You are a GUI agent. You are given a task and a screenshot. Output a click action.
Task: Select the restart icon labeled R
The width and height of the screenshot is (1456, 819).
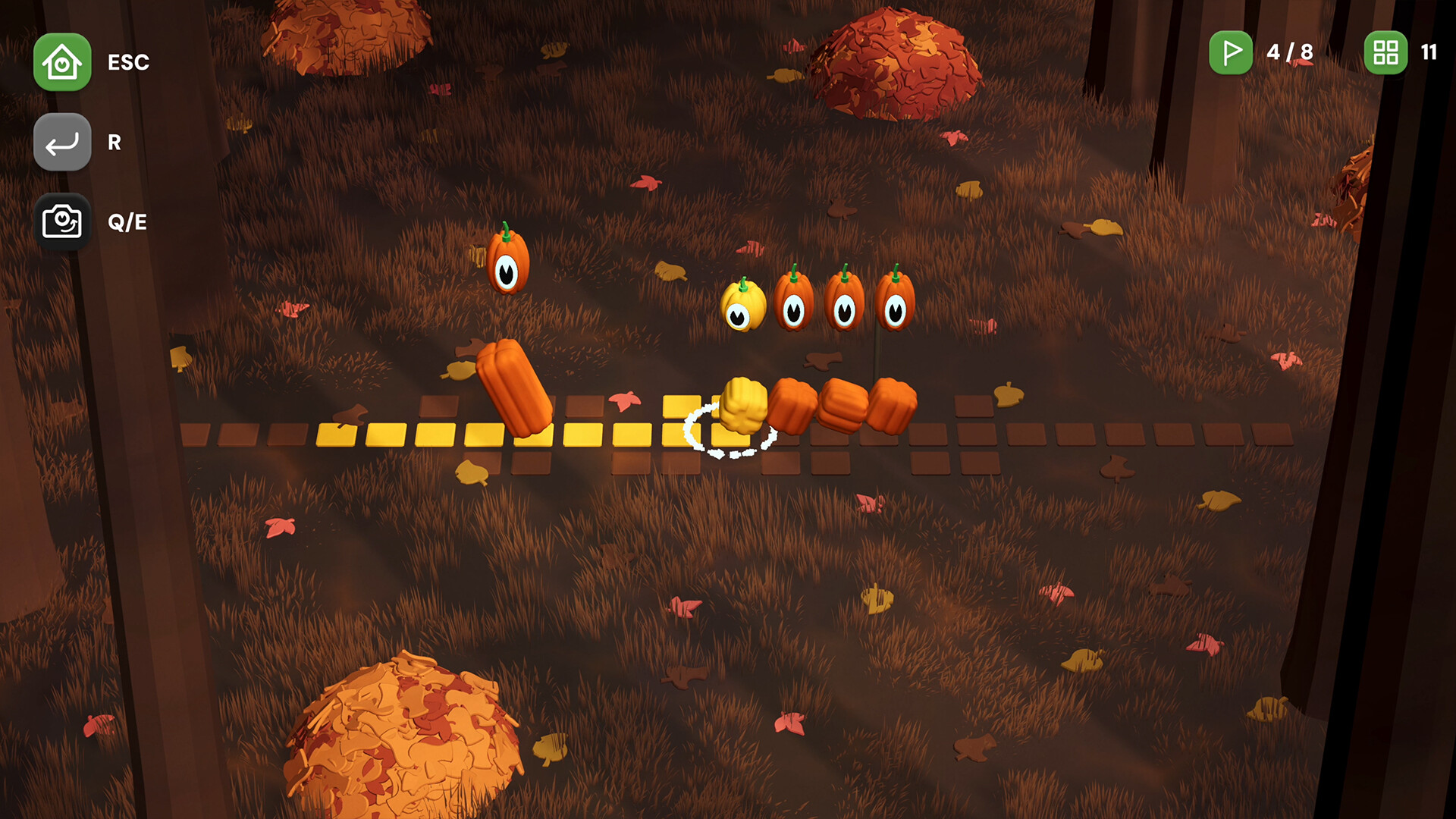pyautogui.click(x=62, y=142)
